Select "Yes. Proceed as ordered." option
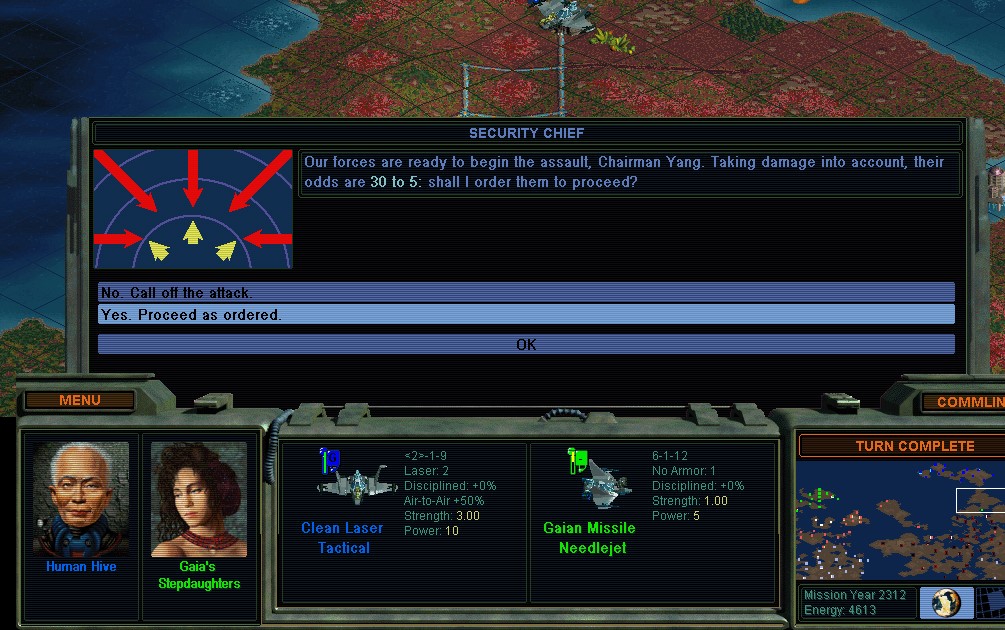This screenshot has height=630, width=1005. [526, 315]
